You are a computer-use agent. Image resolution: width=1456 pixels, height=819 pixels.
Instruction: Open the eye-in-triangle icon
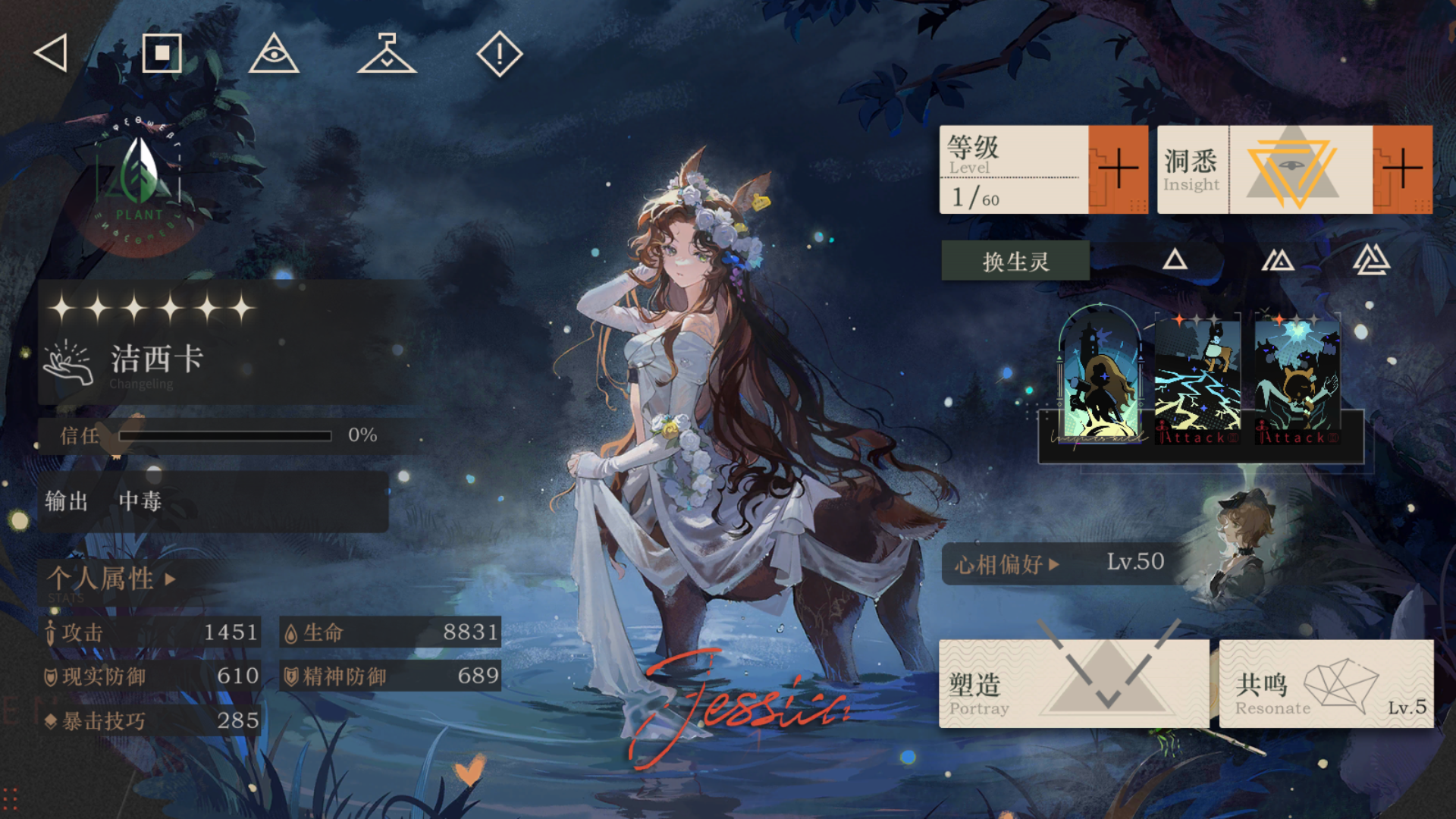click(274, 54)
